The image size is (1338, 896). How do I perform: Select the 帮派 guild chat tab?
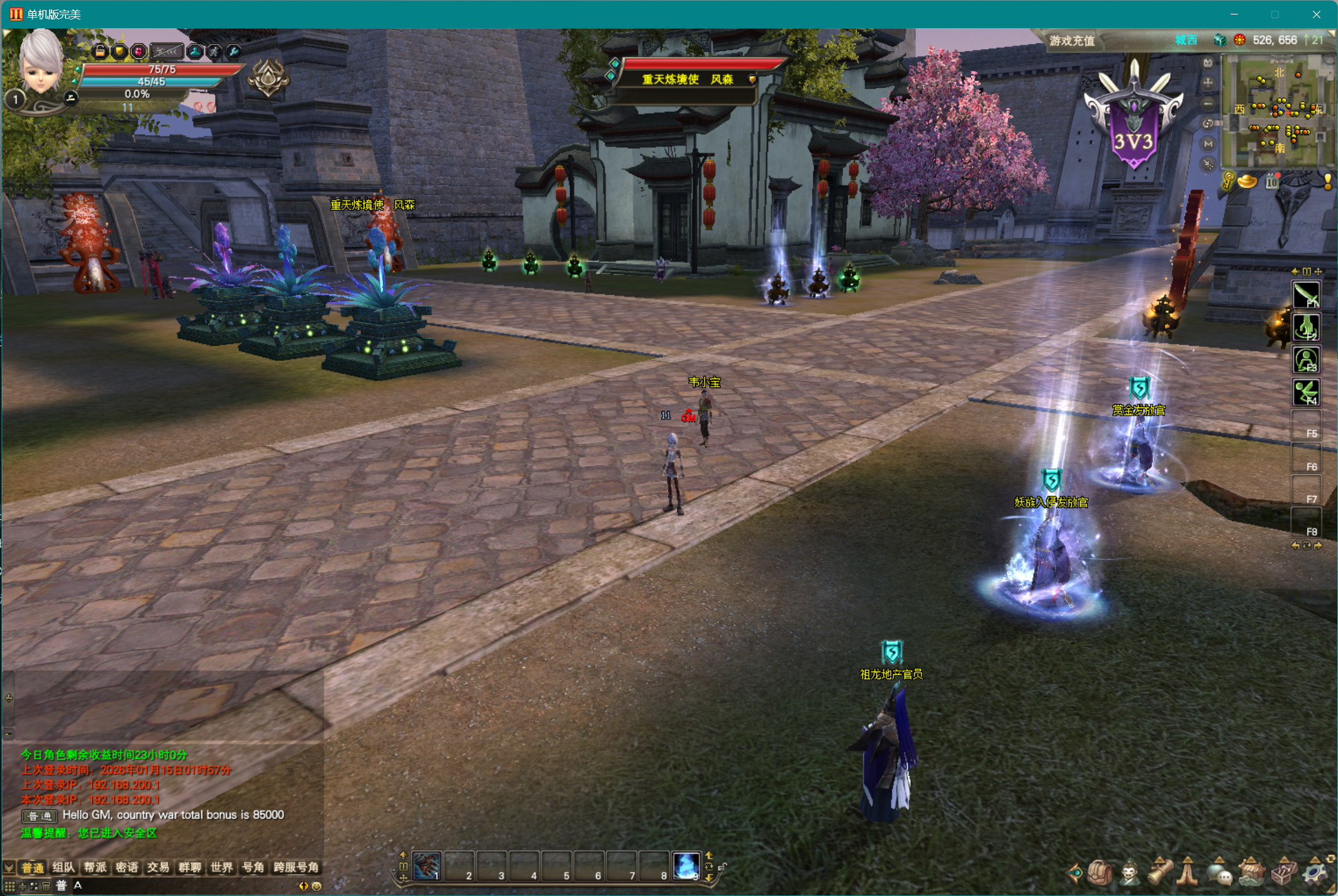(x=95, y=868)
